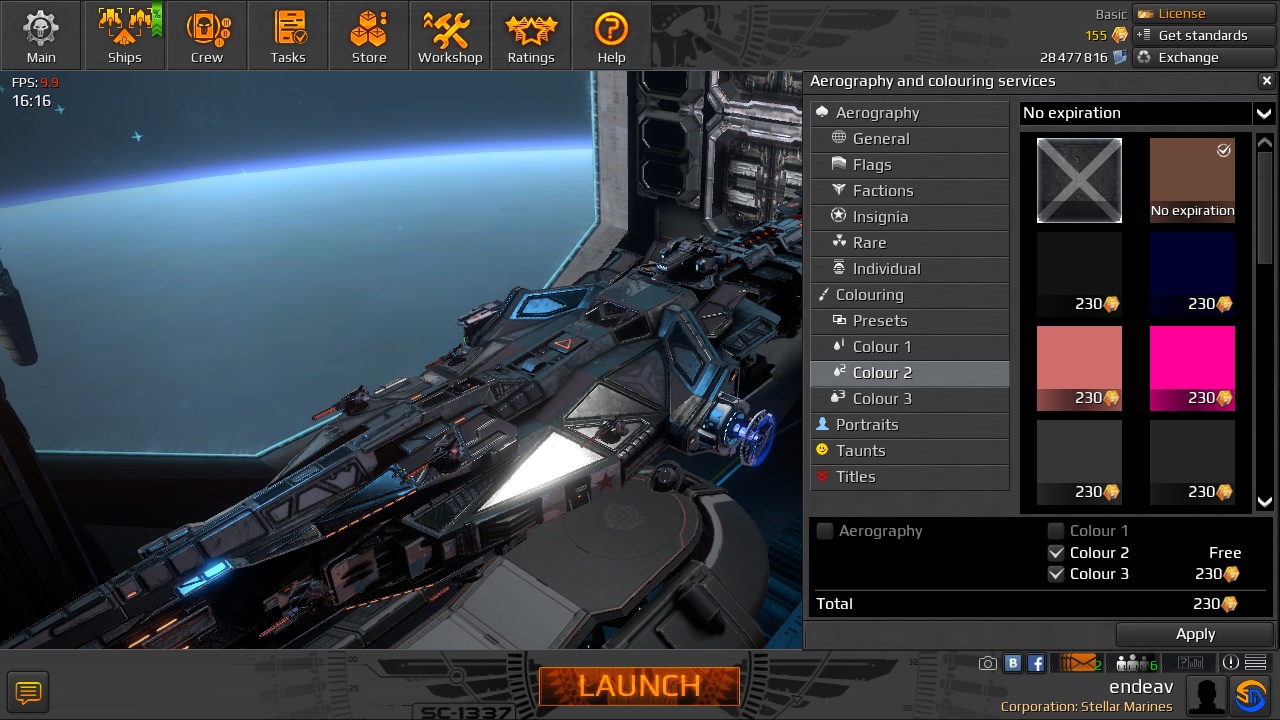Open the Ships menu
The image size is (1280, 720).
click(124, 35)
